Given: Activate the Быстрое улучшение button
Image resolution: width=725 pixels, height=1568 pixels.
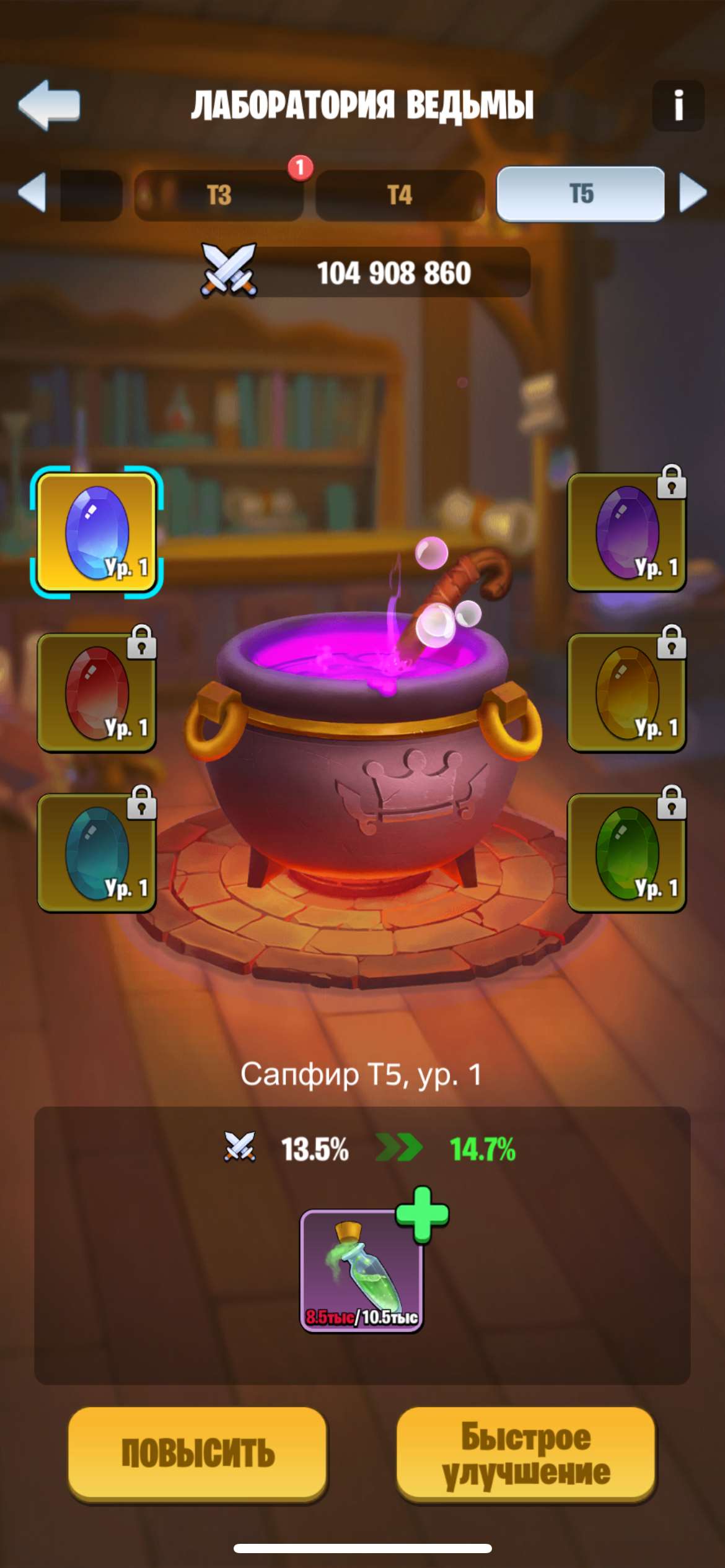Looking at the screenshot, I should pos(525,1453).
